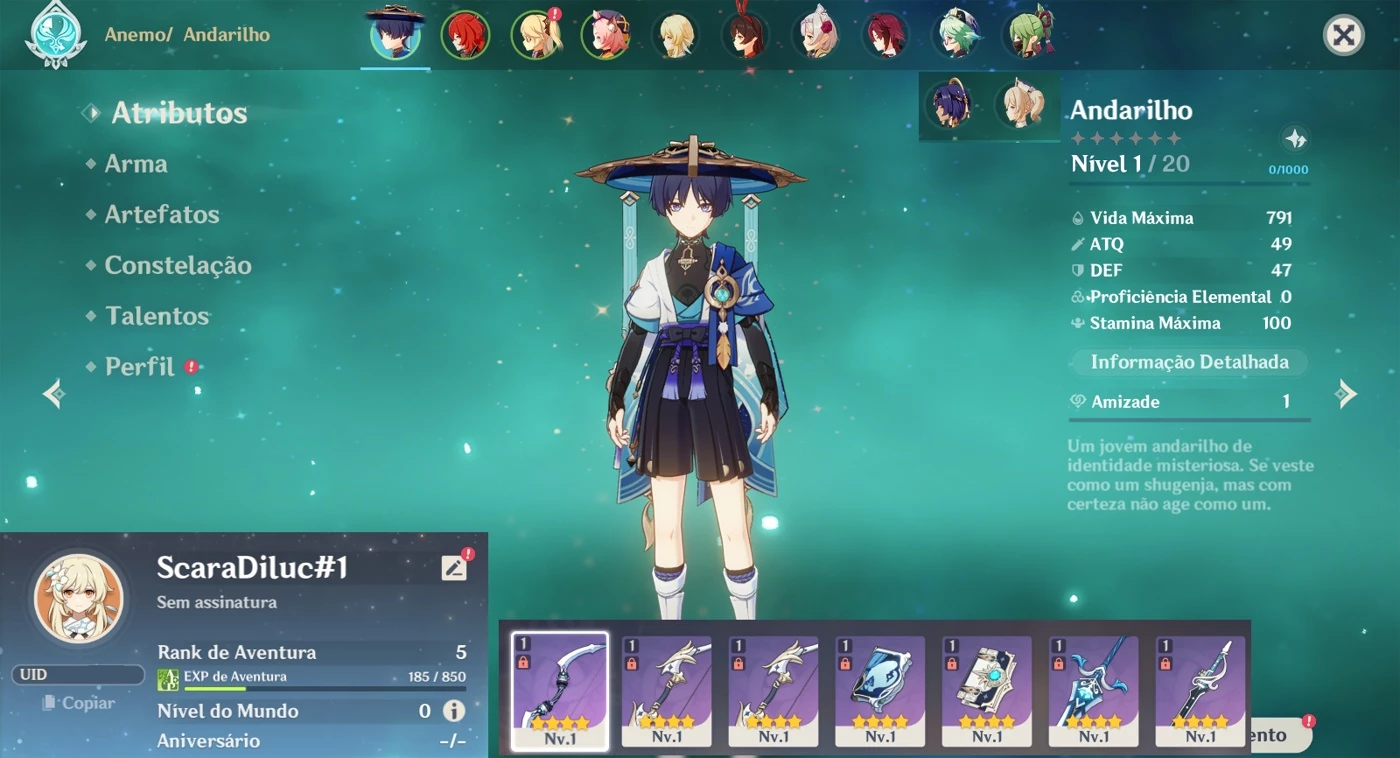Copy the UID
Image resolution: width=1400 pixels, height=758 pixels.
coord(80,703)
